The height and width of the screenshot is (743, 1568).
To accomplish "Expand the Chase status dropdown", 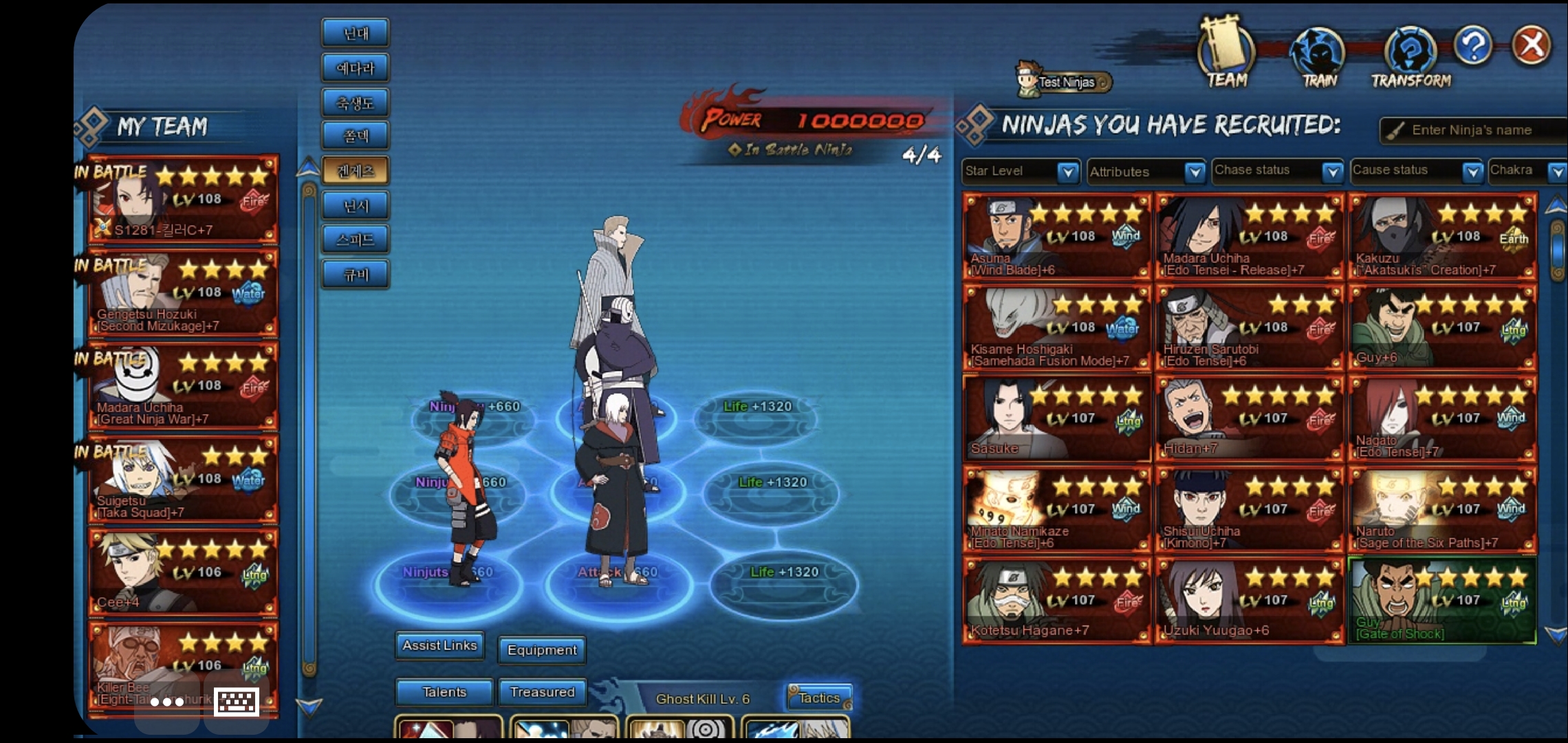I will [x=1333, y=171].
